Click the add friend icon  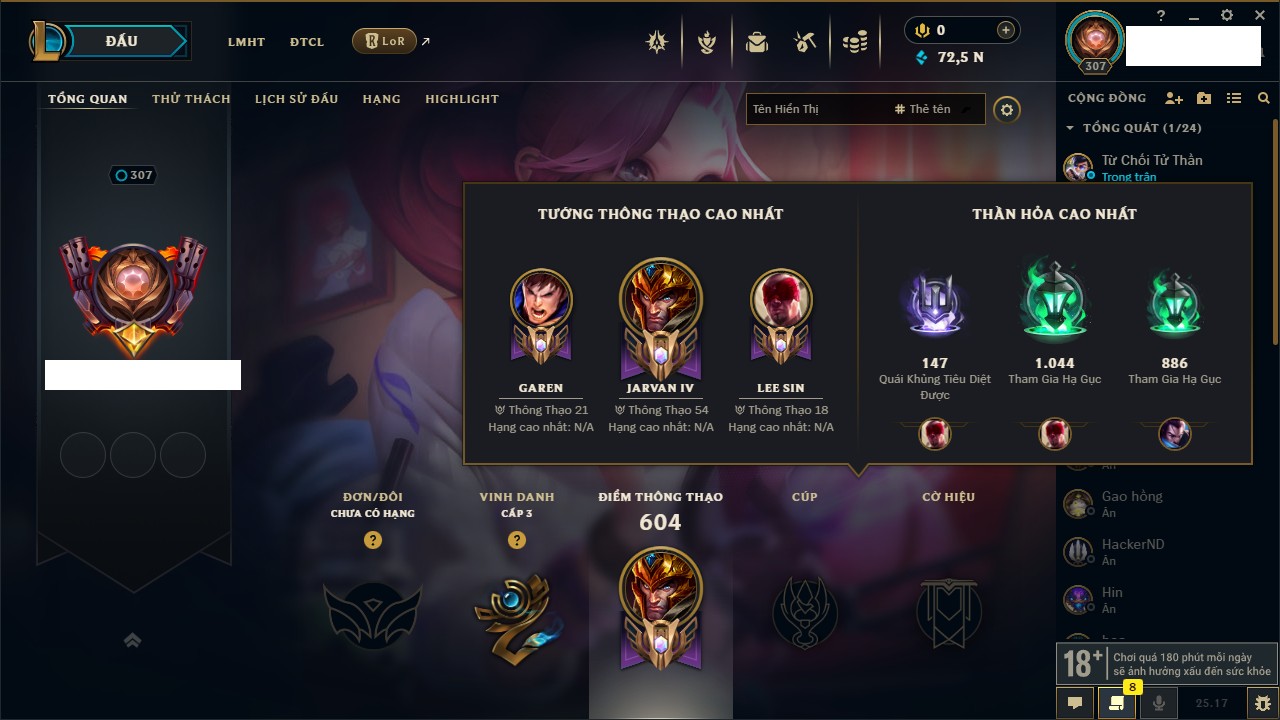coord(1174,98)
